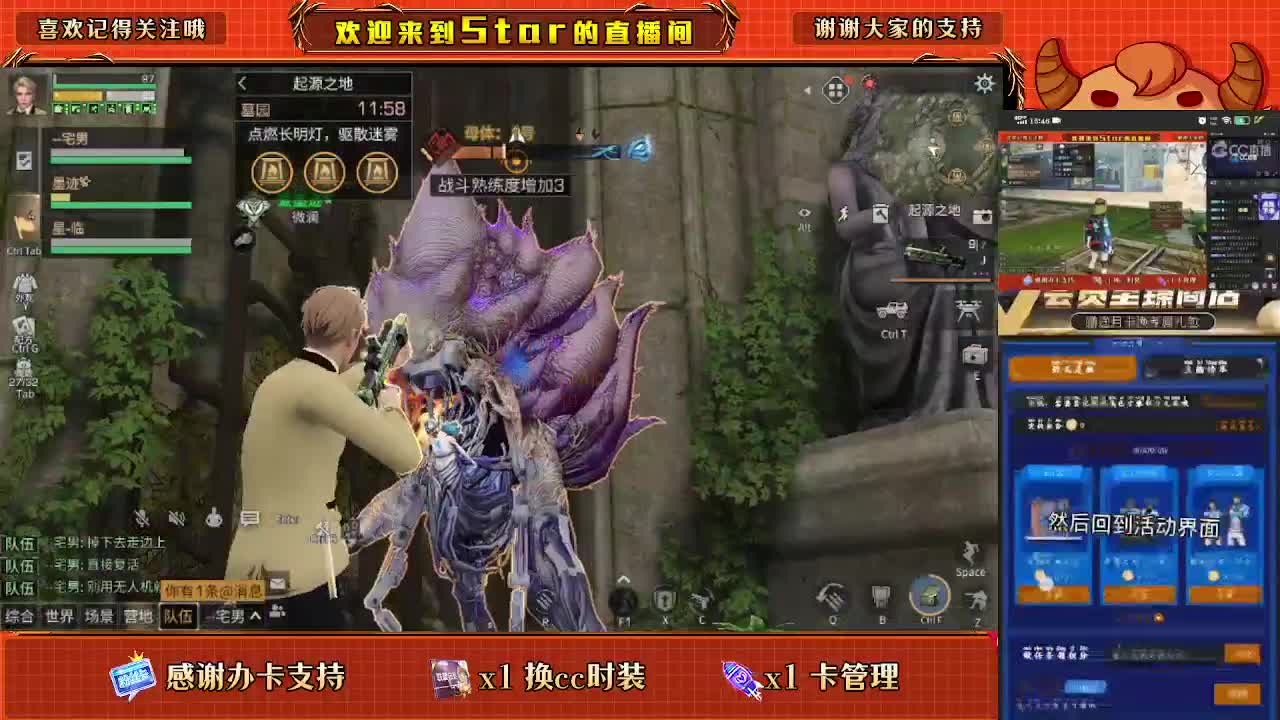Viewport: 1280px width, 720px height.
Task: Light the first lantern icon in the quest panel
Action: click(x=272, y=172)
